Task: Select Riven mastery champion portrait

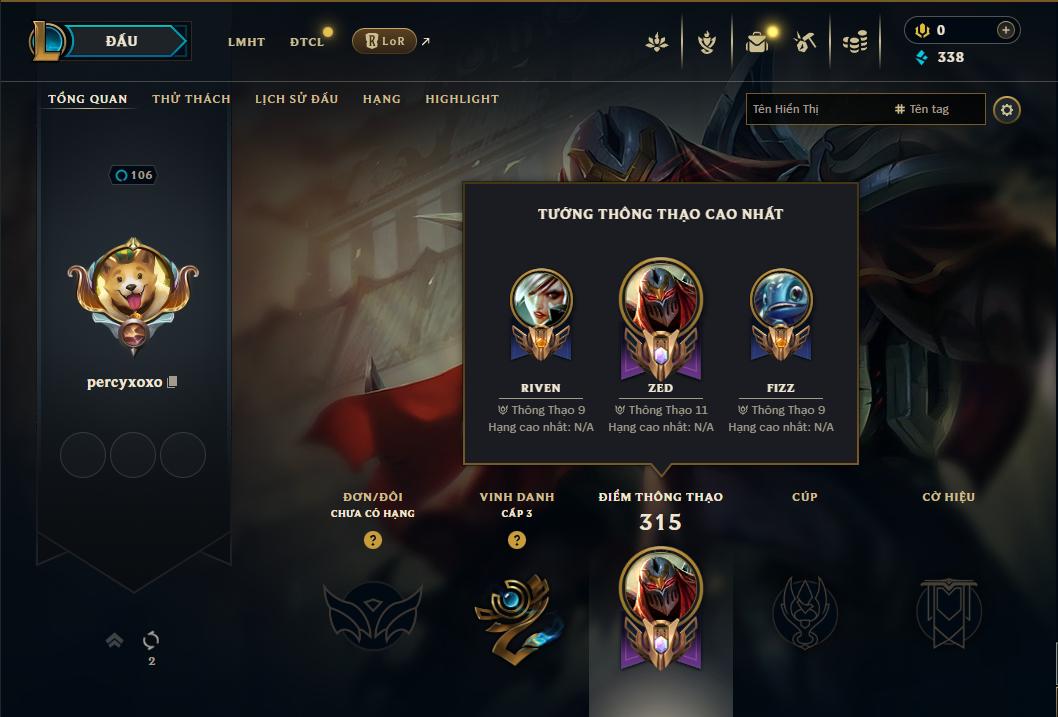Action: click(x=541, y=300)
